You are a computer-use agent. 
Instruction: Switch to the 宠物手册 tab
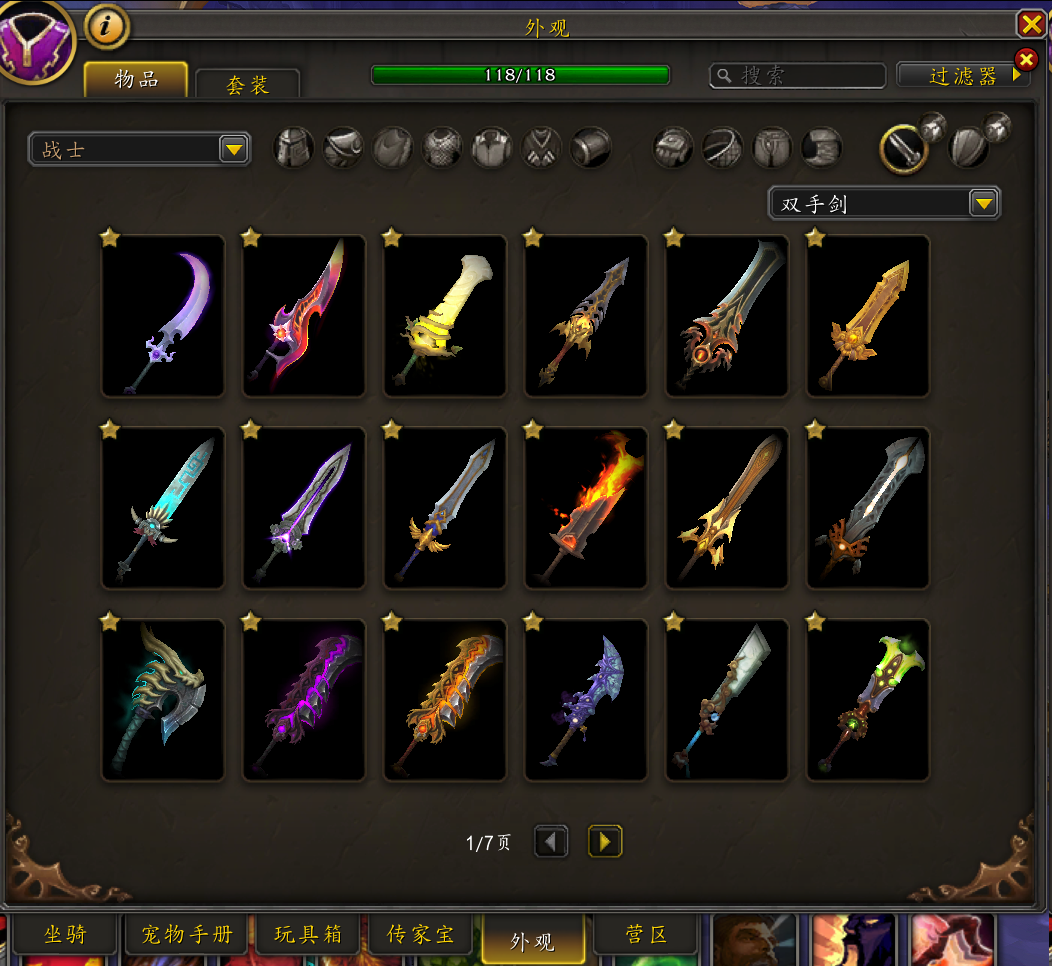pyautogui.click(x=187, y=935)
